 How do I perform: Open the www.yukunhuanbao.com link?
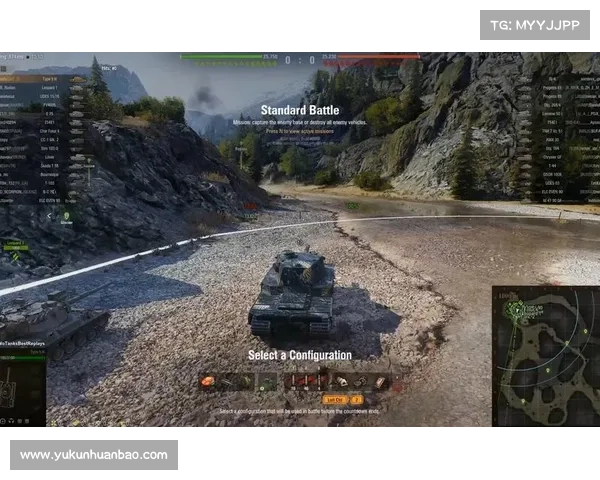point(96,455)
